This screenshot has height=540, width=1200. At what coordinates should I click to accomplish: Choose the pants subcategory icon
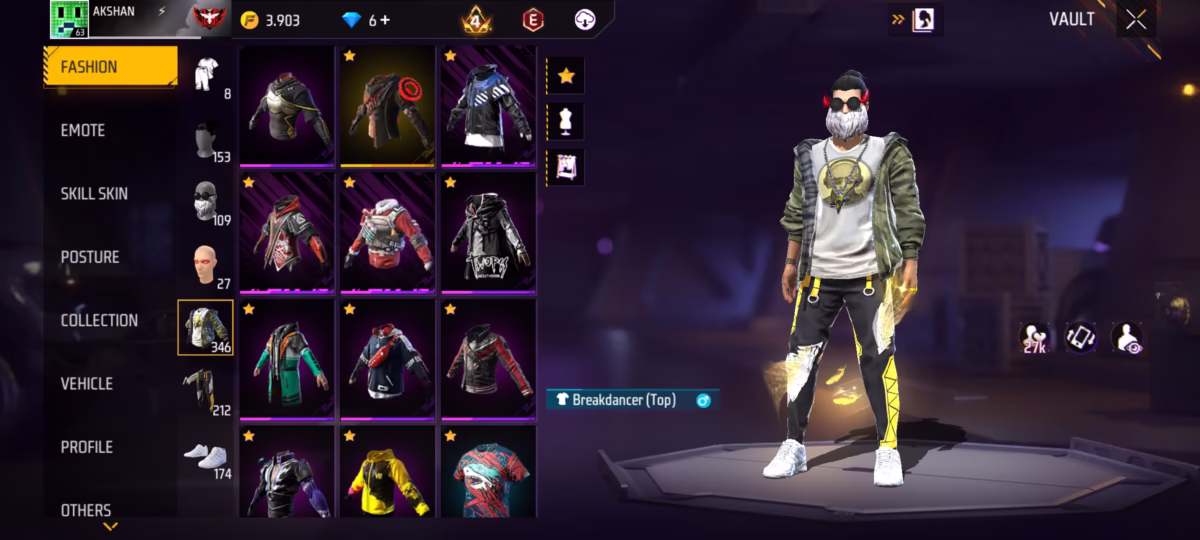[203, 391]
